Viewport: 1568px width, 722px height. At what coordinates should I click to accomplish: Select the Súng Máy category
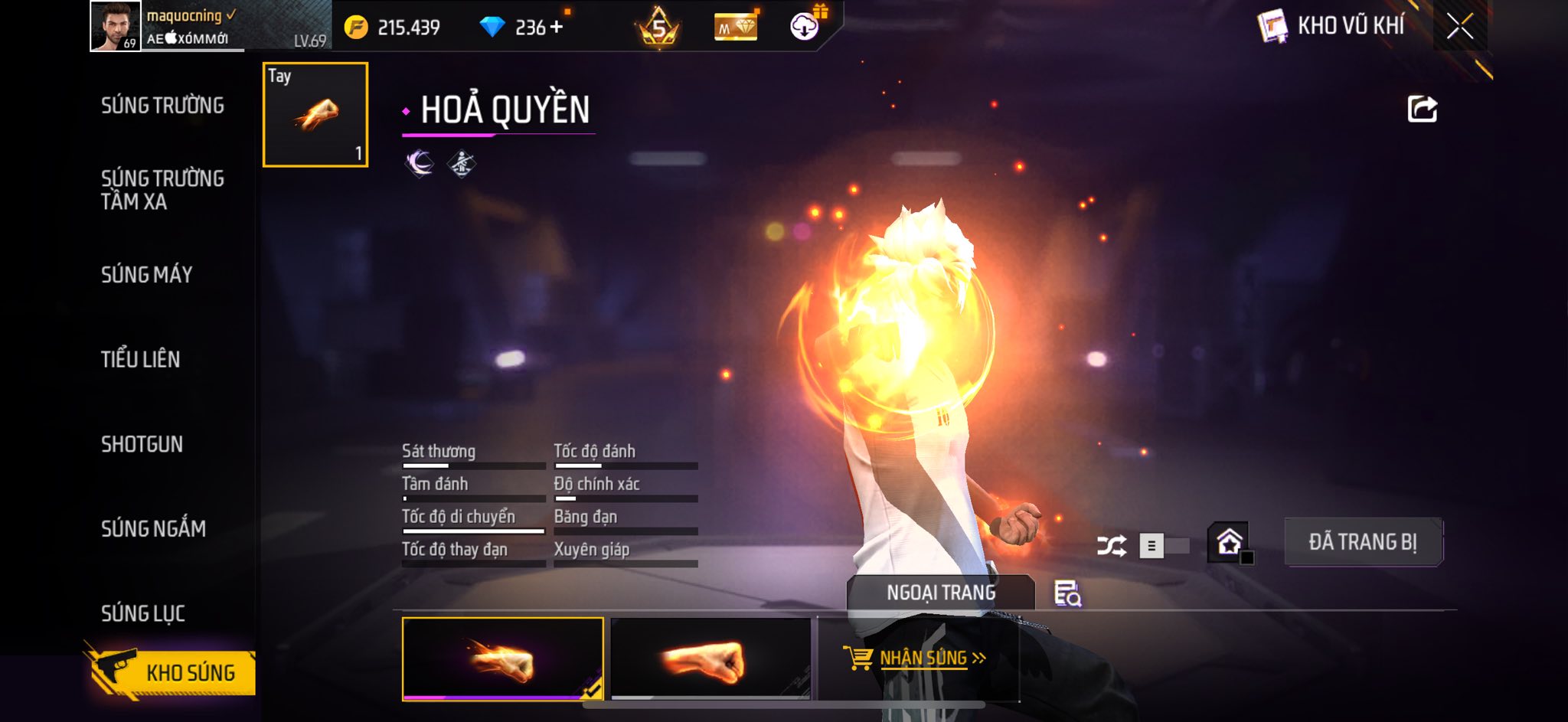(147, 275)
